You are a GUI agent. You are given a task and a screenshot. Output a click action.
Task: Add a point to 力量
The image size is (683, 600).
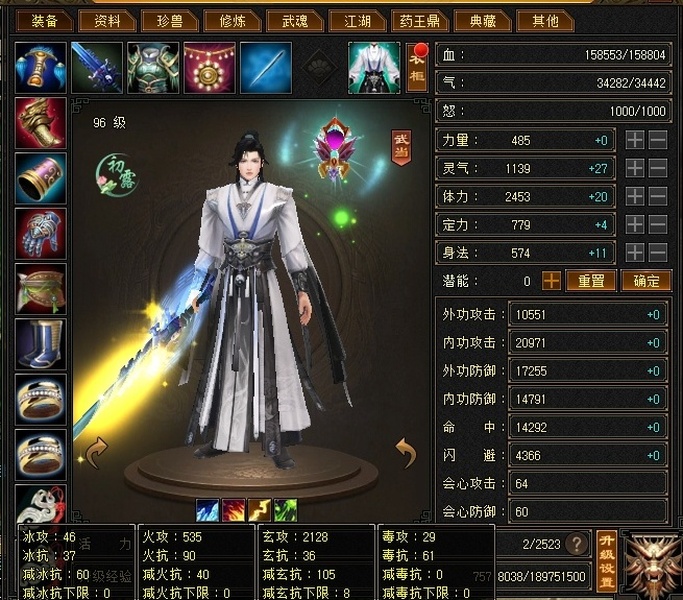point(635,141)
